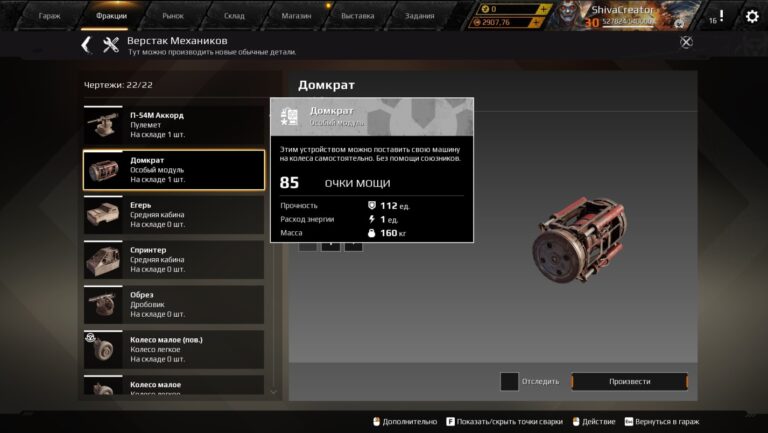Go to the Рынок tab
The image size is (768, 433).
pyautogui.click(x=173, y=16)
